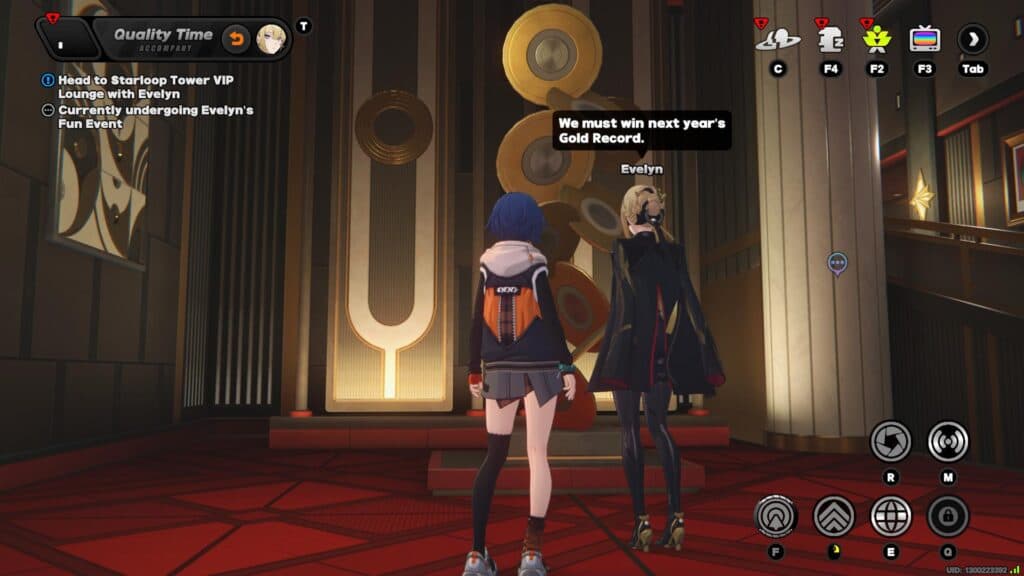Expand the top-right menu with the arrow
Screen dimensions: 1024x576
point(972,39)
